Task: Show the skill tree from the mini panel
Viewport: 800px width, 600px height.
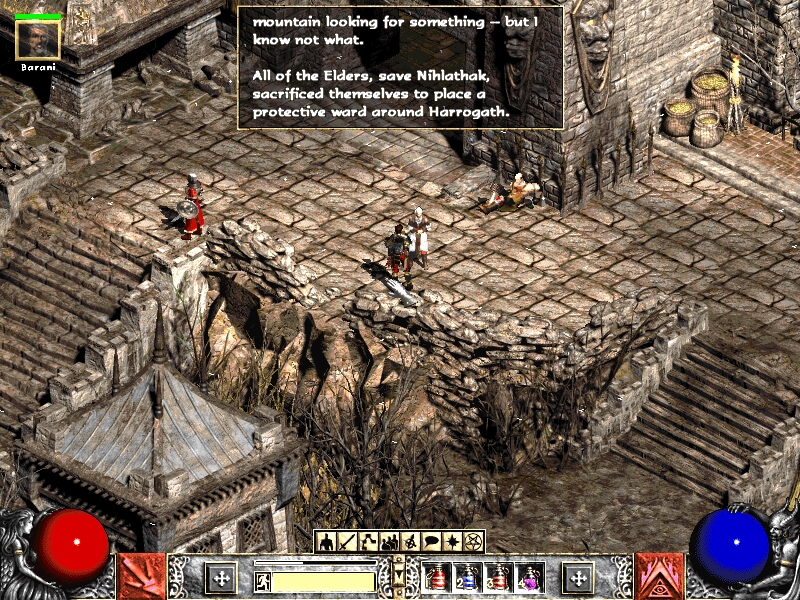Action: coord(368,542)
